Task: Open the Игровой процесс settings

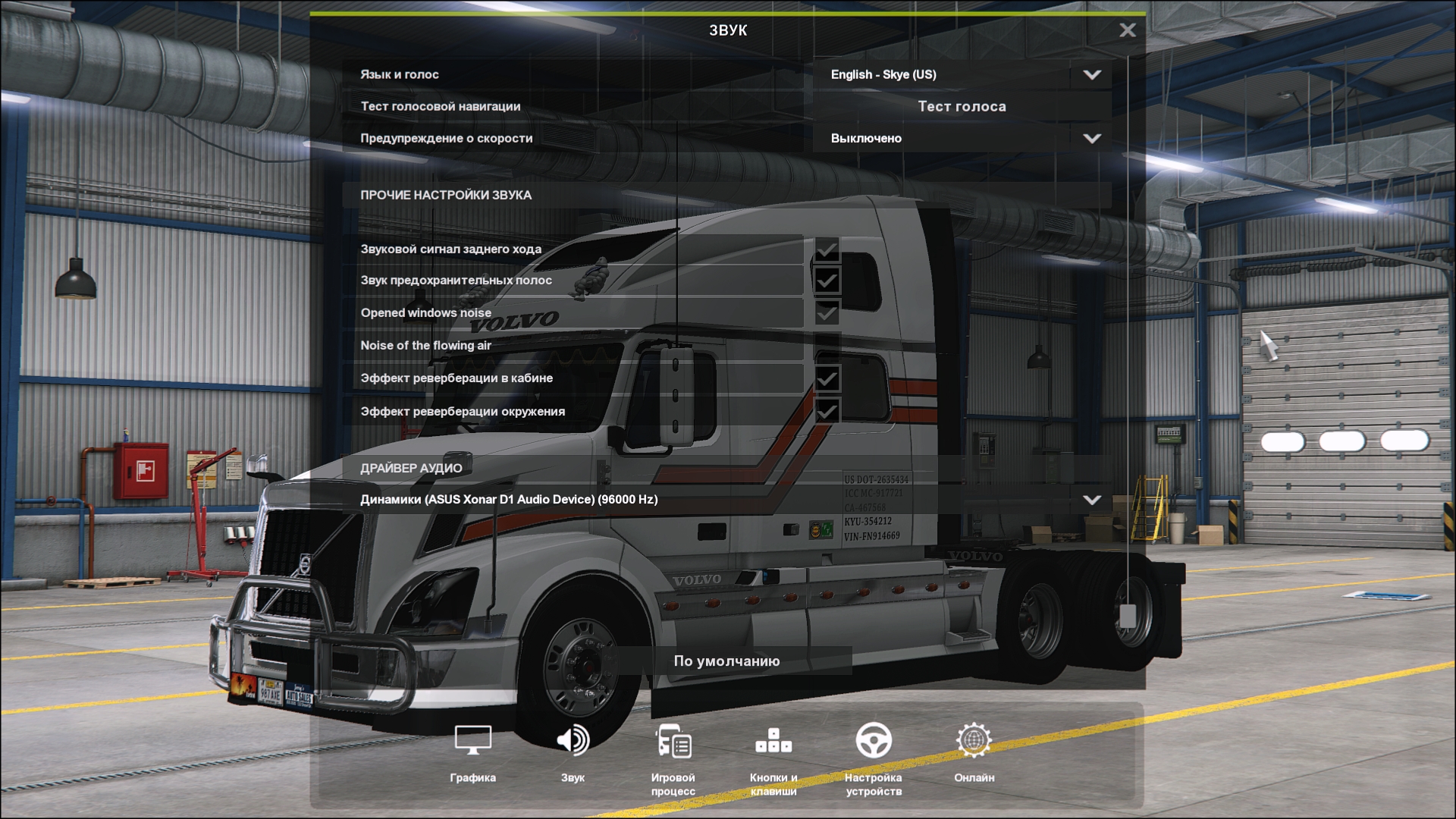Action: tap(673, 755)
